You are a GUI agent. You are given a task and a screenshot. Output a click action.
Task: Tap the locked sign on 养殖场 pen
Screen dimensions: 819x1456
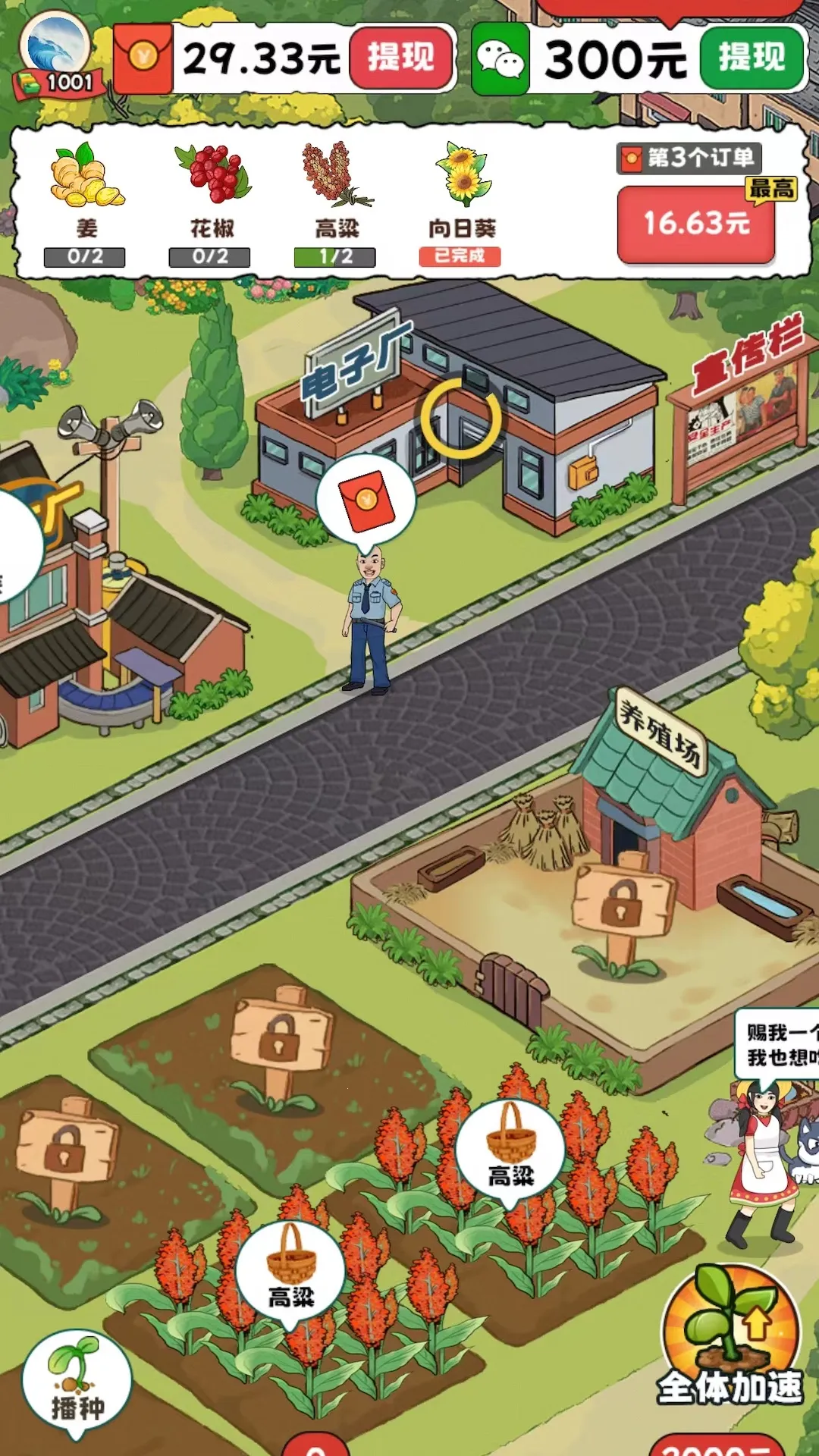coord(622,908)
